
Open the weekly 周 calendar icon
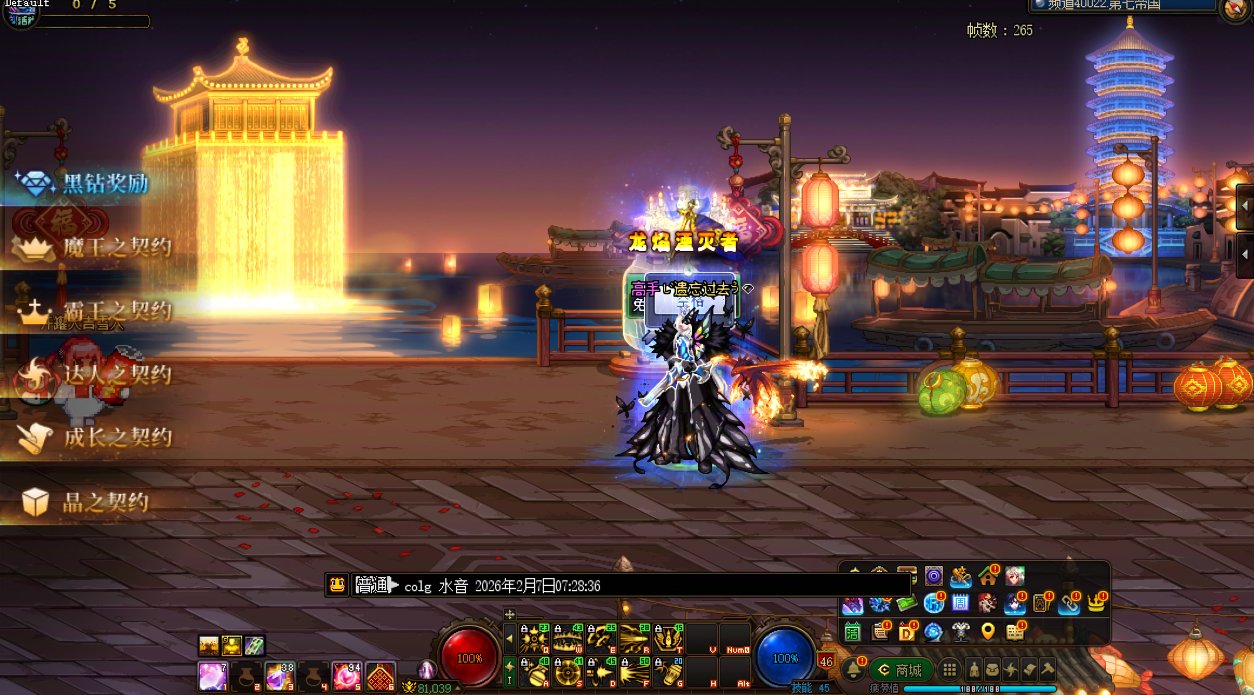coord(960,603)
